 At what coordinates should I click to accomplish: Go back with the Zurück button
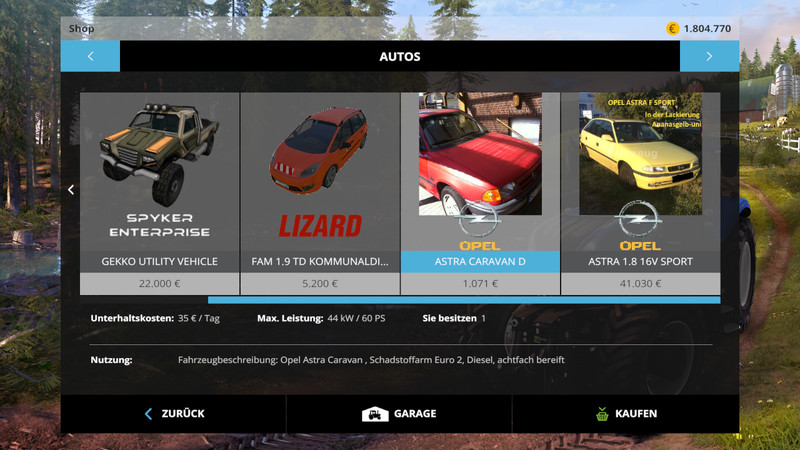174,413
